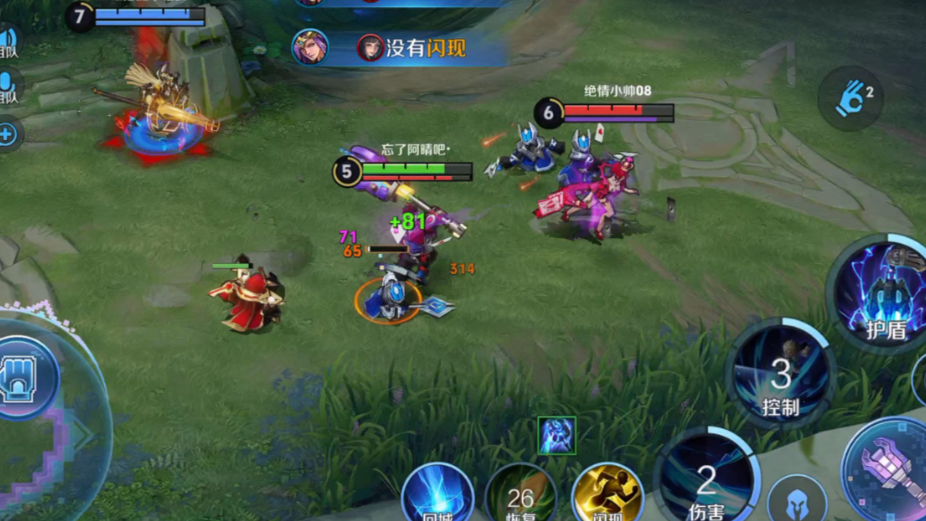Select the recommended equipment icon in the grass
Viewport: 926px width, 521px height.
[556, 436]
